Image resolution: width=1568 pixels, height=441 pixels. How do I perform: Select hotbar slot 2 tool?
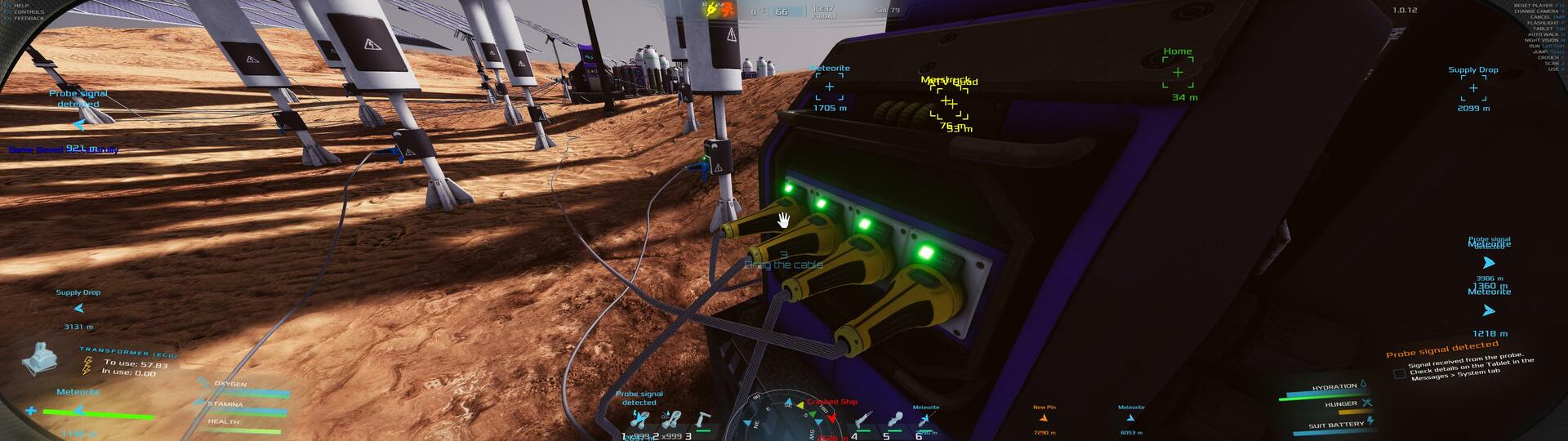point(671,421)
